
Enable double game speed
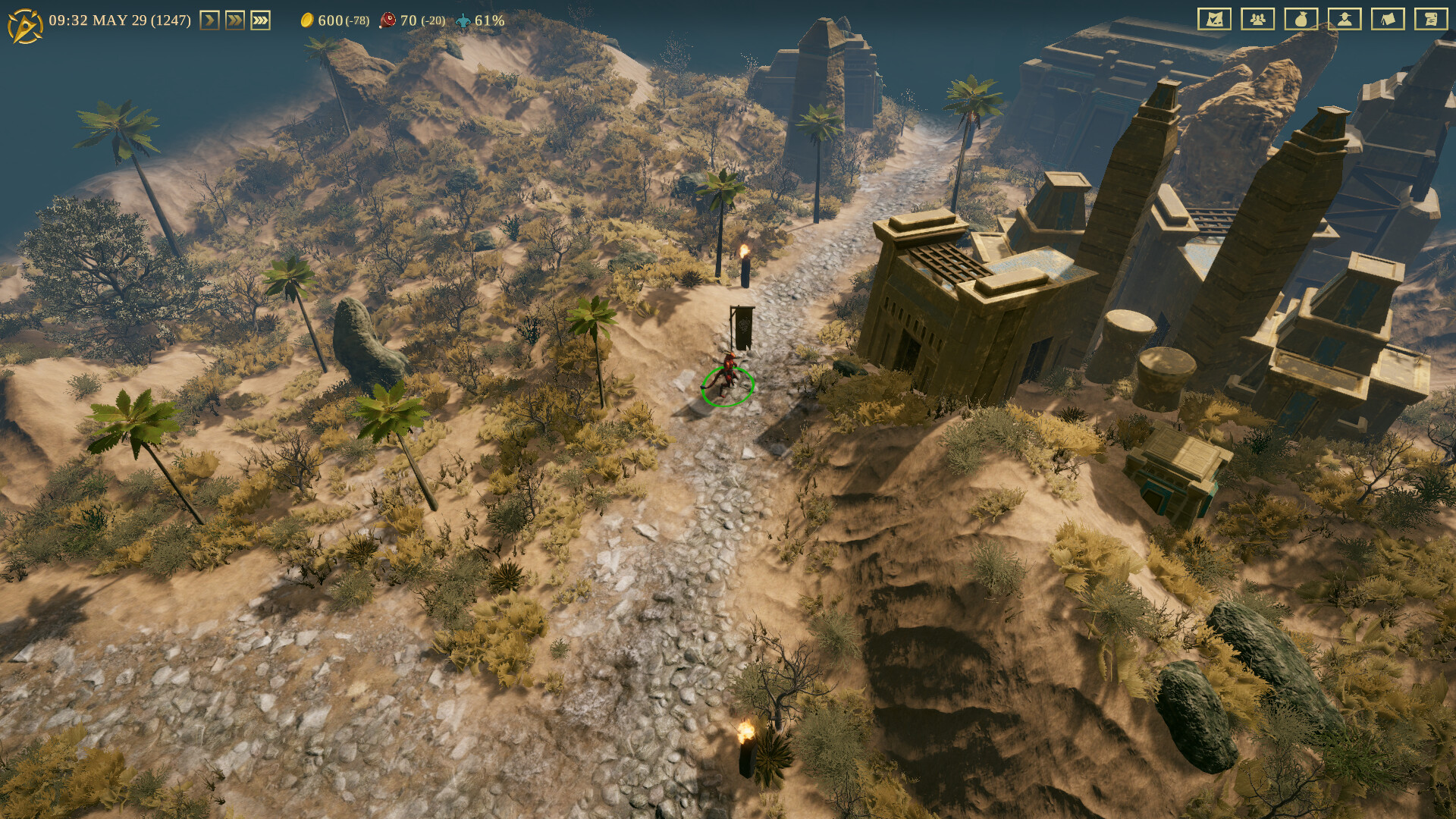pyautogui.click(x=235, y=20)
